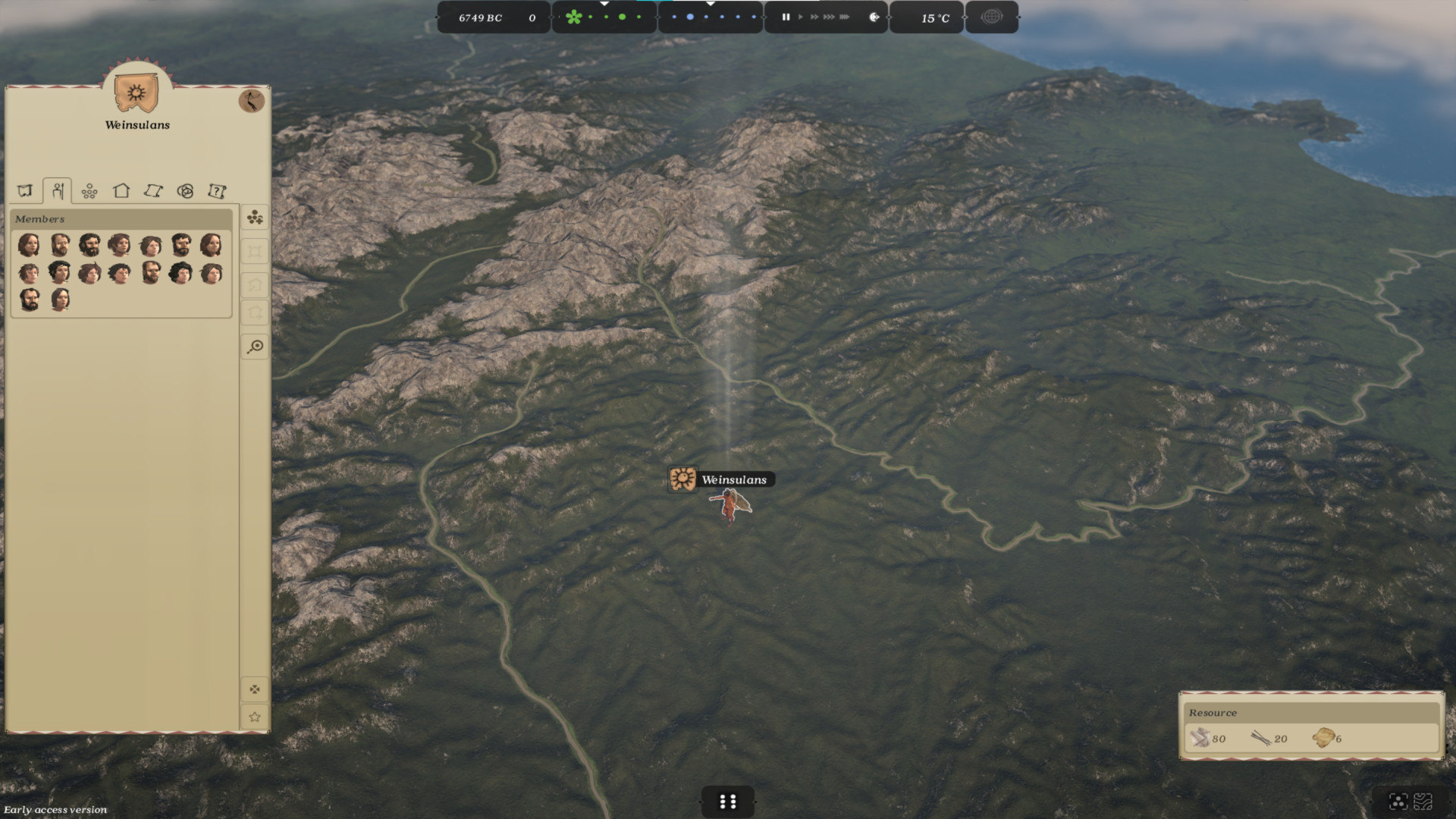
Task: Open the house-shaped tab
Action: [x=121, y=191]
